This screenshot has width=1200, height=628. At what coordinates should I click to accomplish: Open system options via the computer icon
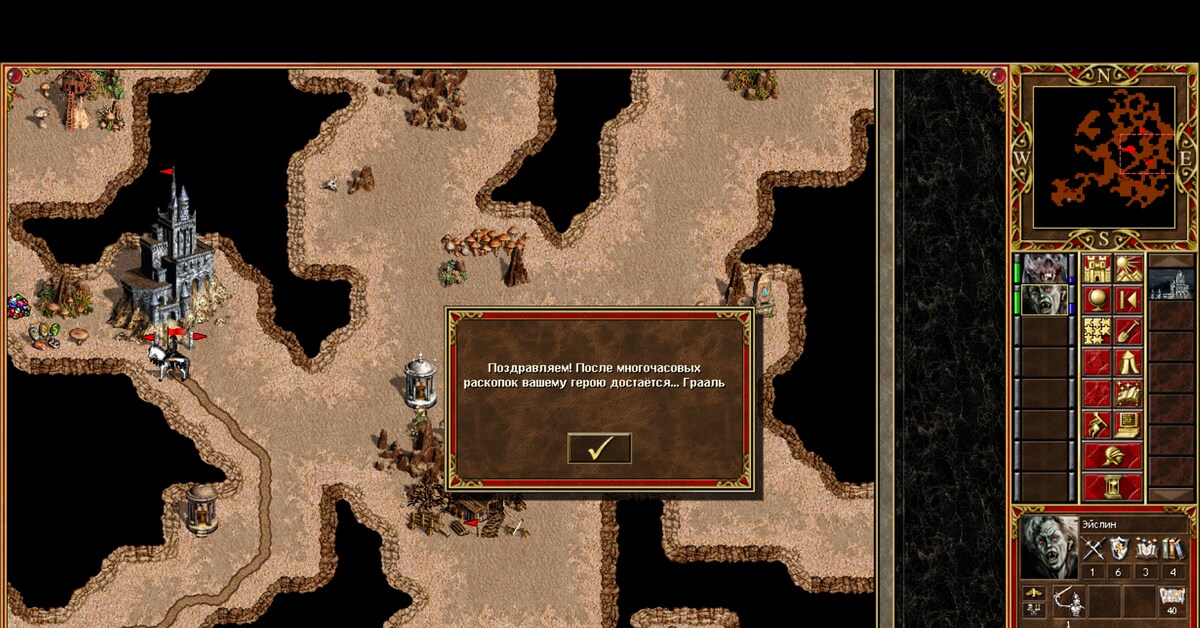point(1128,424)
